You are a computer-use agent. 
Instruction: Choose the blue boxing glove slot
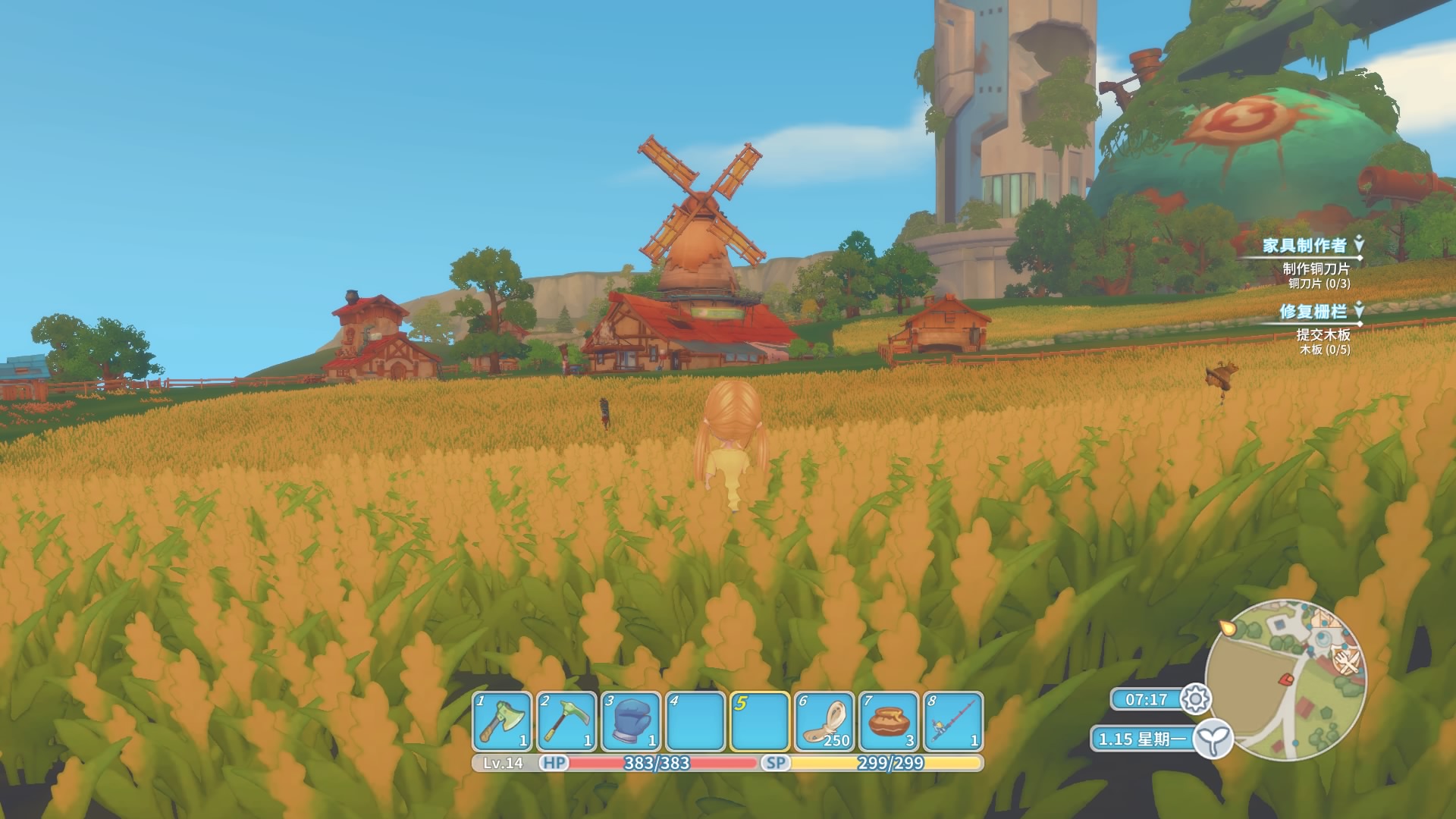click(630, 720)
